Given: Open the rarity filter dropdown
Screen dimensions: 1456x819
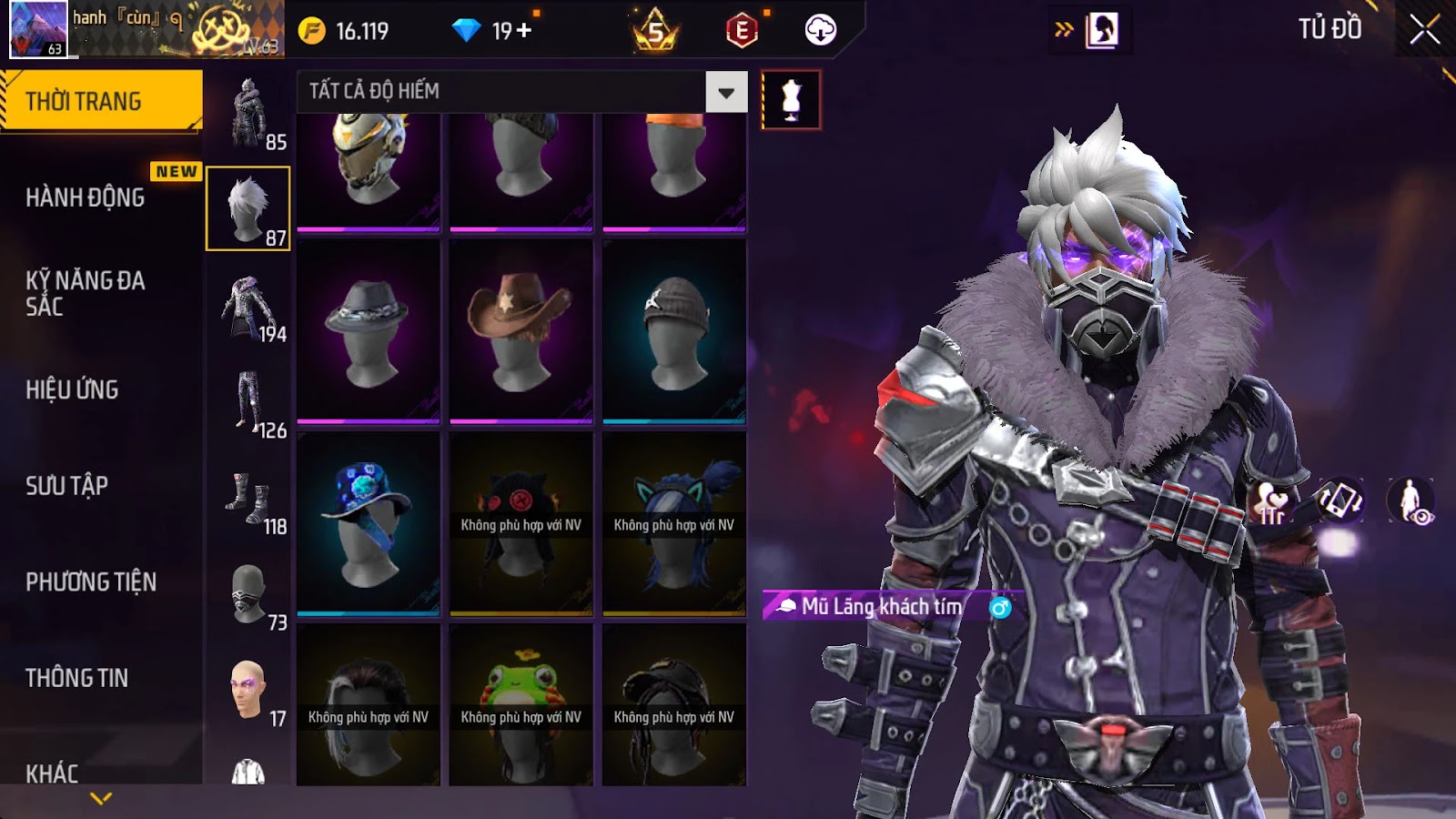Looking at the screenshot, I should [x=726, y=92].
